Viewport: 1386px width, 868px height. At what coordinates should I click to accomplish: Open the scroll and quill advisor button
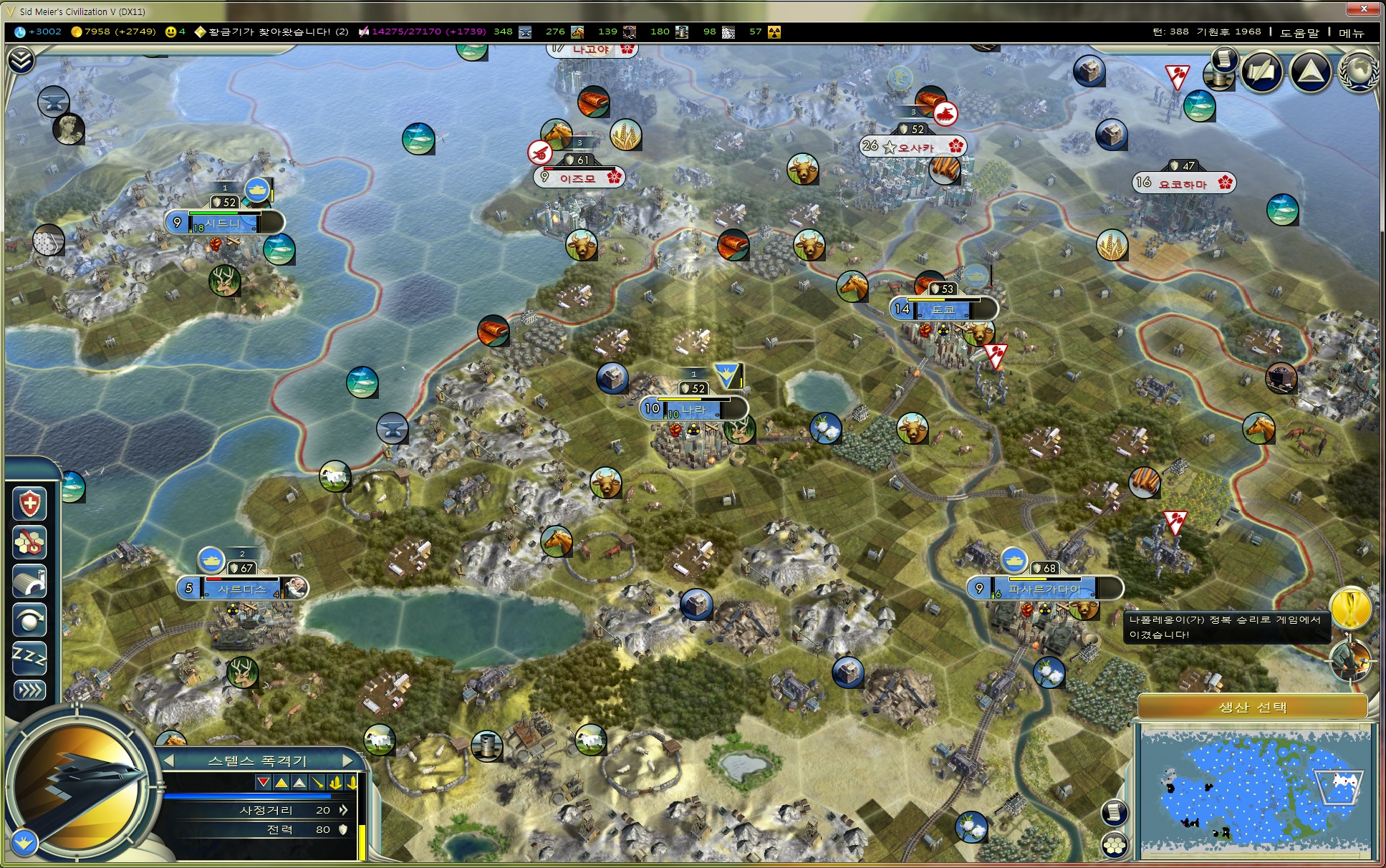[x=1261, y=71]
